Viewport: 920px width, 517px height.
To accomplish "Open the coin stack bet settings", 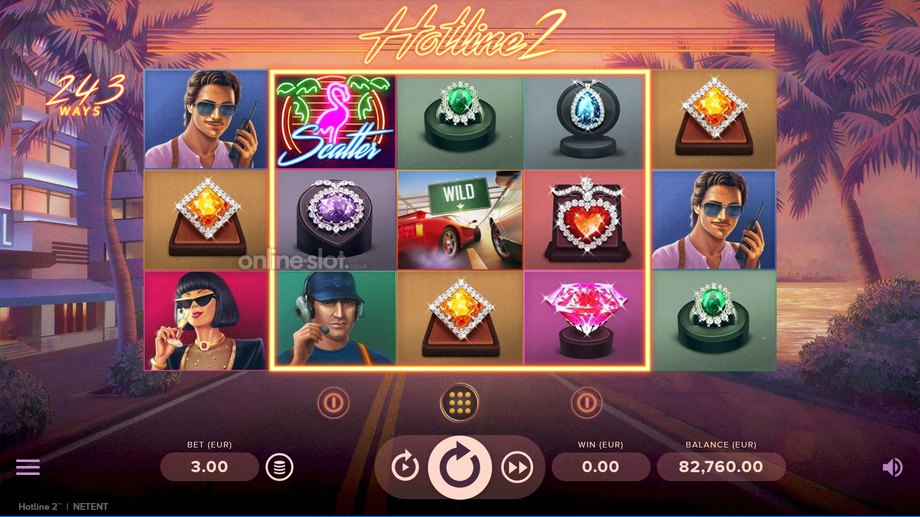I will tap(279, 466).
